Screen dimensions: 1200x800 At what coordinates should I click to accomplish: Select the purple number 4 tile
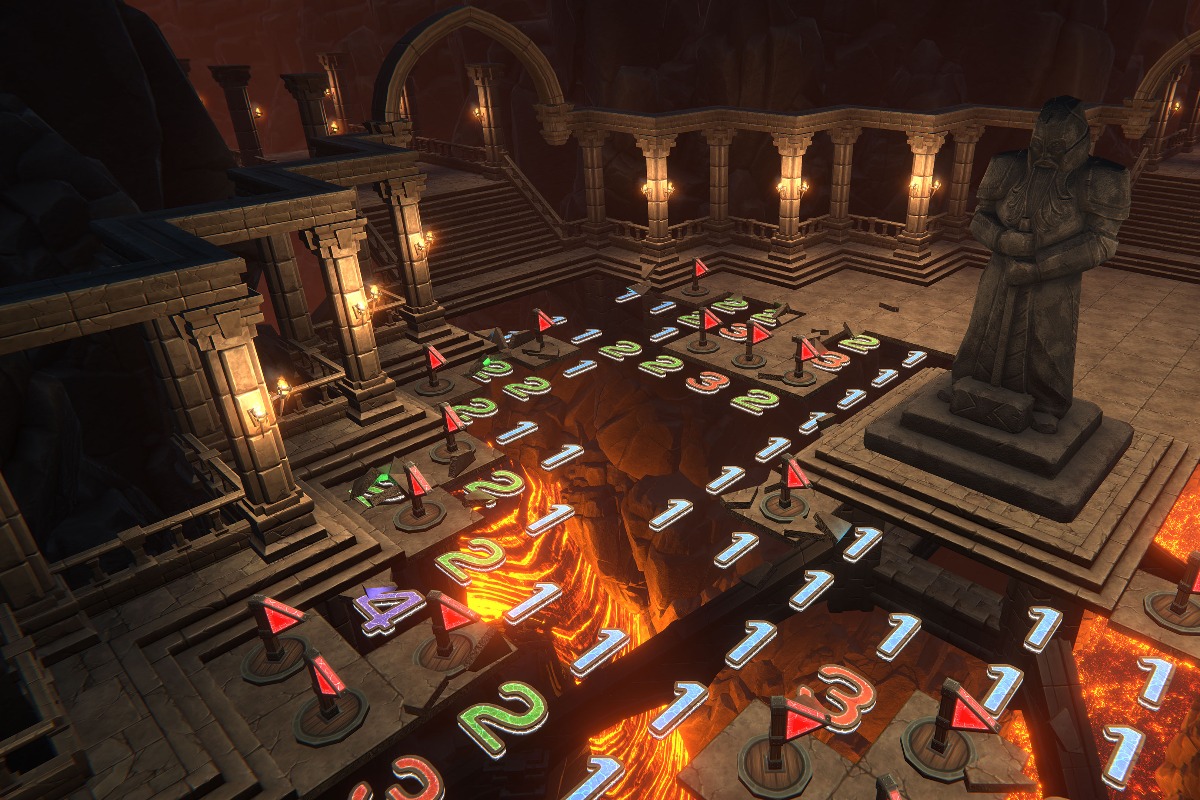click(x=387, y=608)
